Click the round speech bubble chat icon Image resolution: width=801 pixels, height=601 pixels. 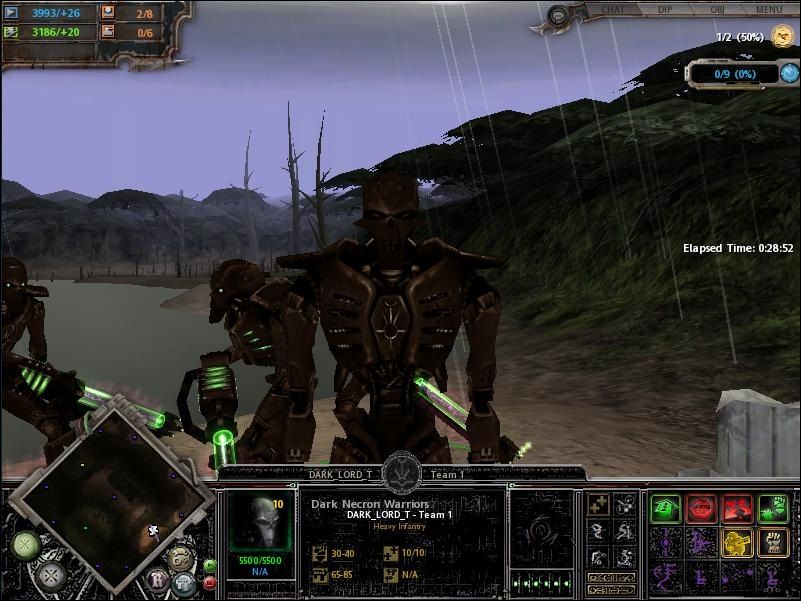coord(557,15)
